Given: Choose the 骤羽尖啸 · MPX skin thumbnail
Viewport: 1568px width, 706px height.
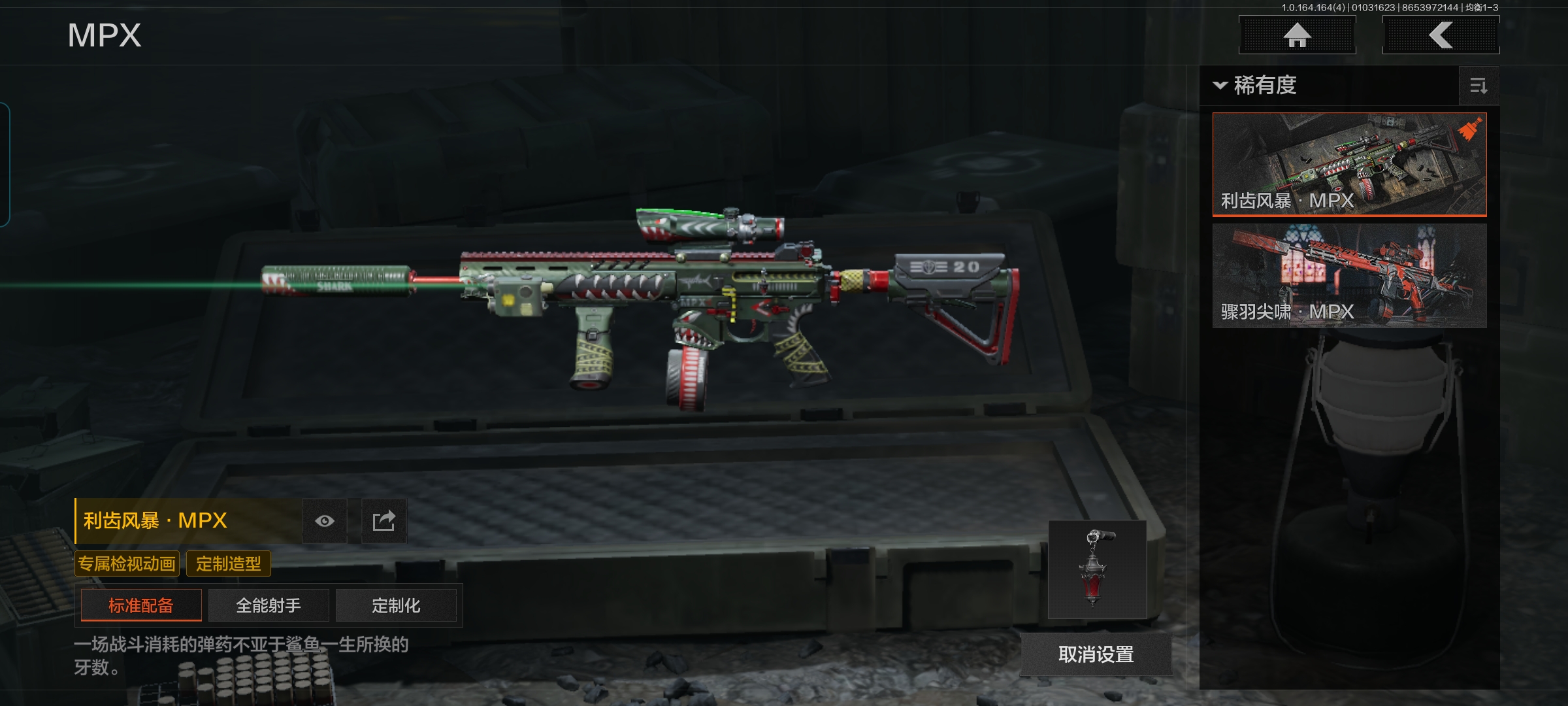Looking at the screenshot, I should coord(1349,276).
